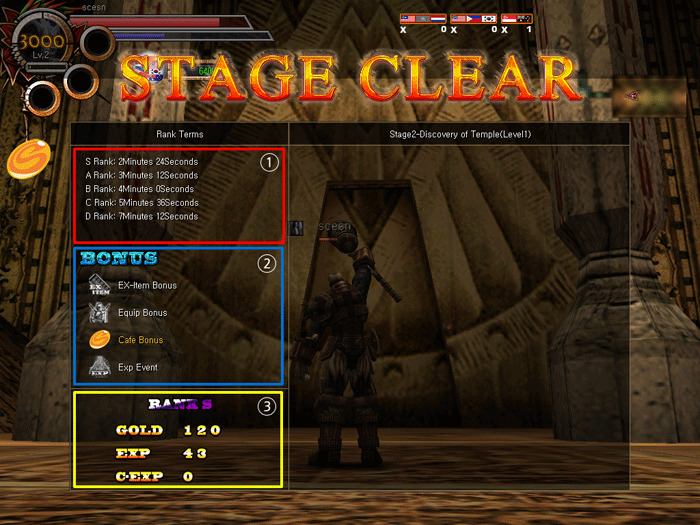Open the orange S coin icon
Screen dimensions: 700x525
pyautogui.click(x=27, y=160)
